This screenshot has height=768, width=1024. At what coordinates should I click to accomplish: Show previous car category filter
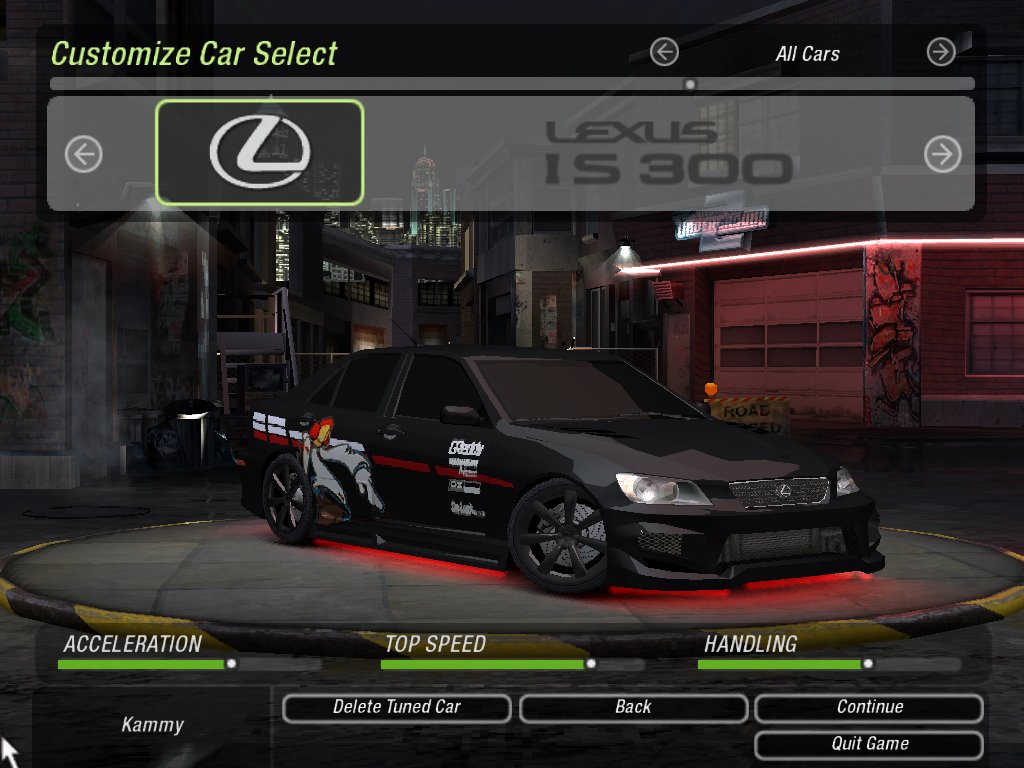point(664,52)
